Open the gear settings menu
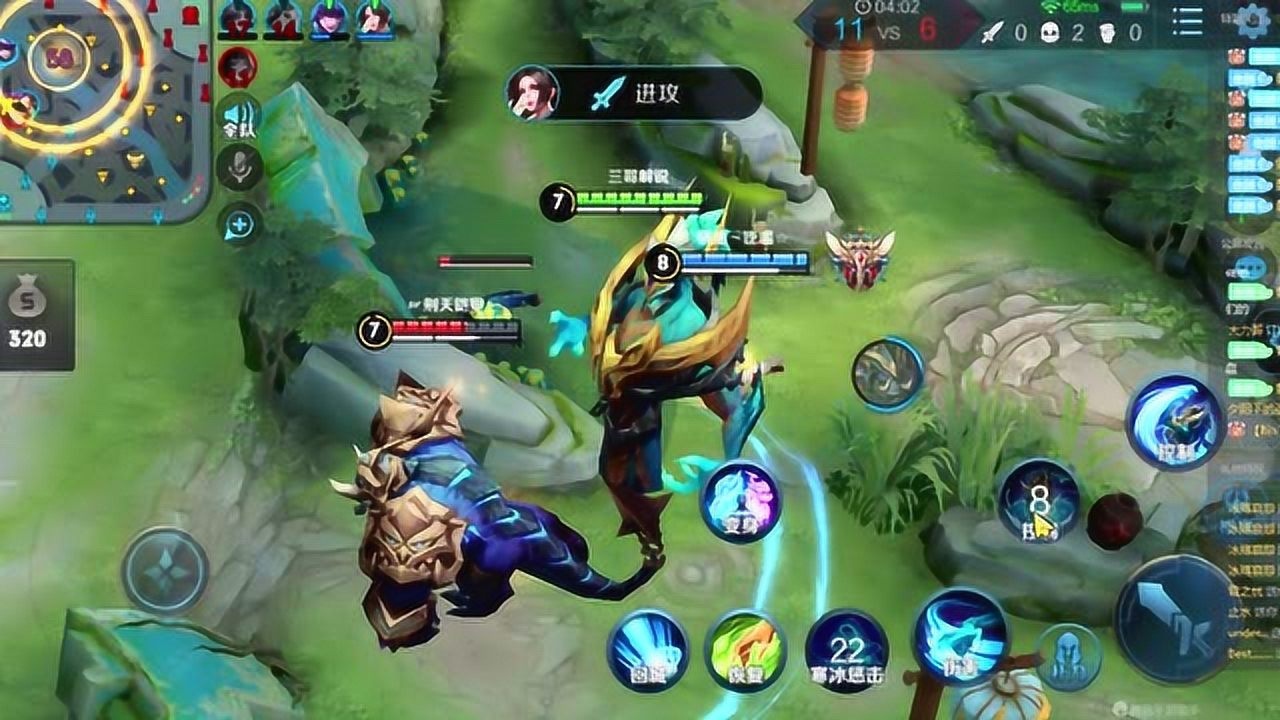This screenshot has height=720, width=1280. pyautogui.click(x=1252, y=20)
